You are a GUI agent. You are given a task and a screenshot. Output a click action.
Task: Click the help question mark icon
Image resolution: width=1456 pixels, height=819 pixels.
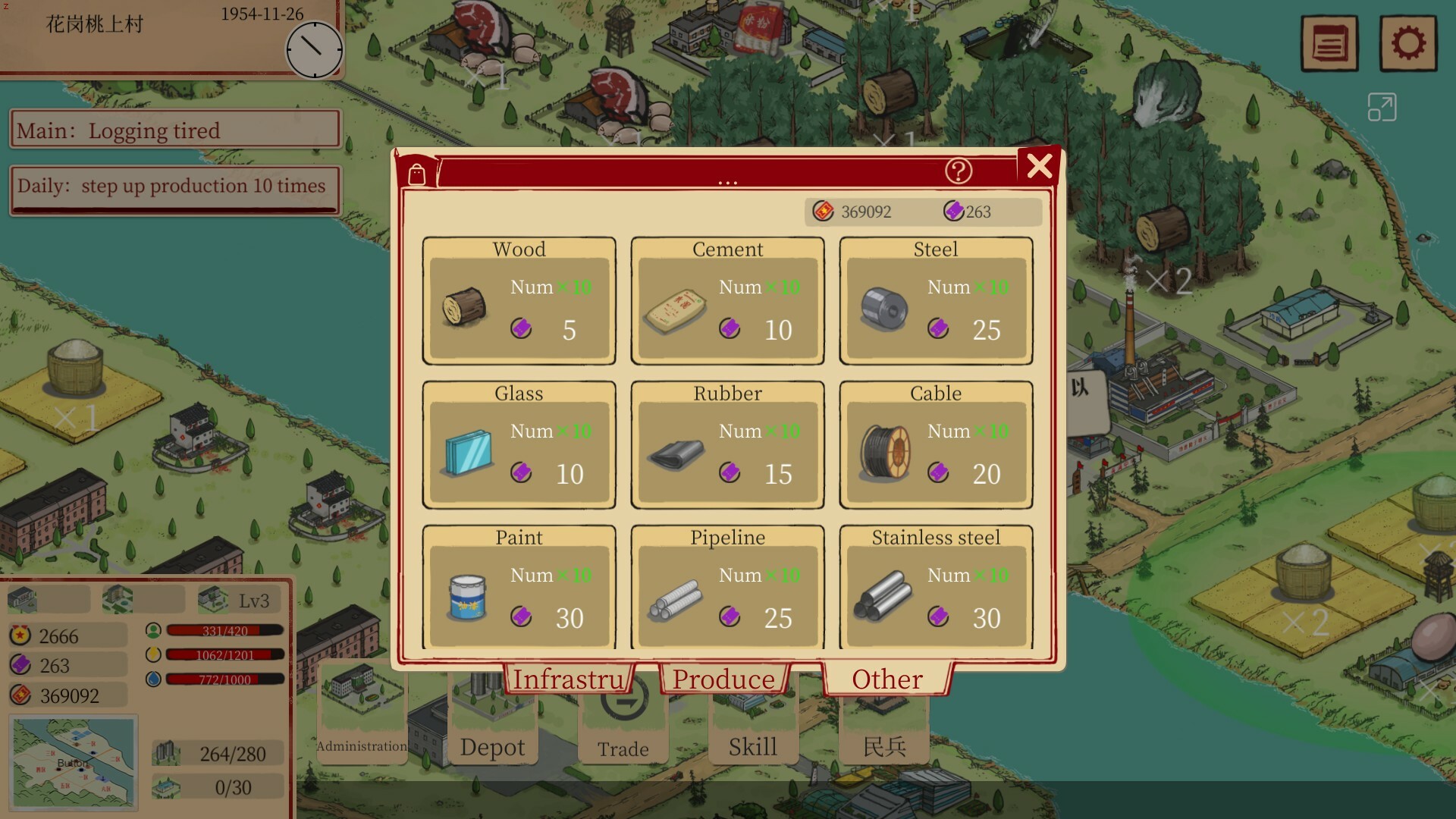click(960, 171)
